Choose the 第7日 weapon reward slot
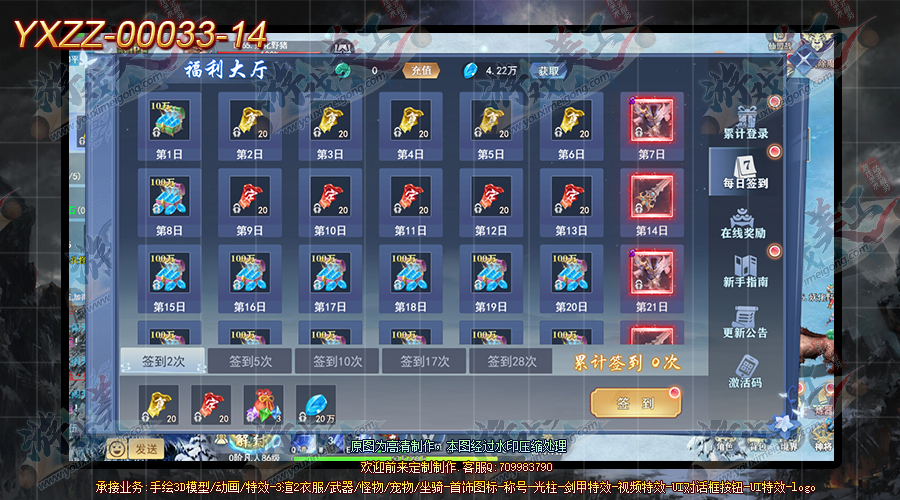 (x=651, y=120)
